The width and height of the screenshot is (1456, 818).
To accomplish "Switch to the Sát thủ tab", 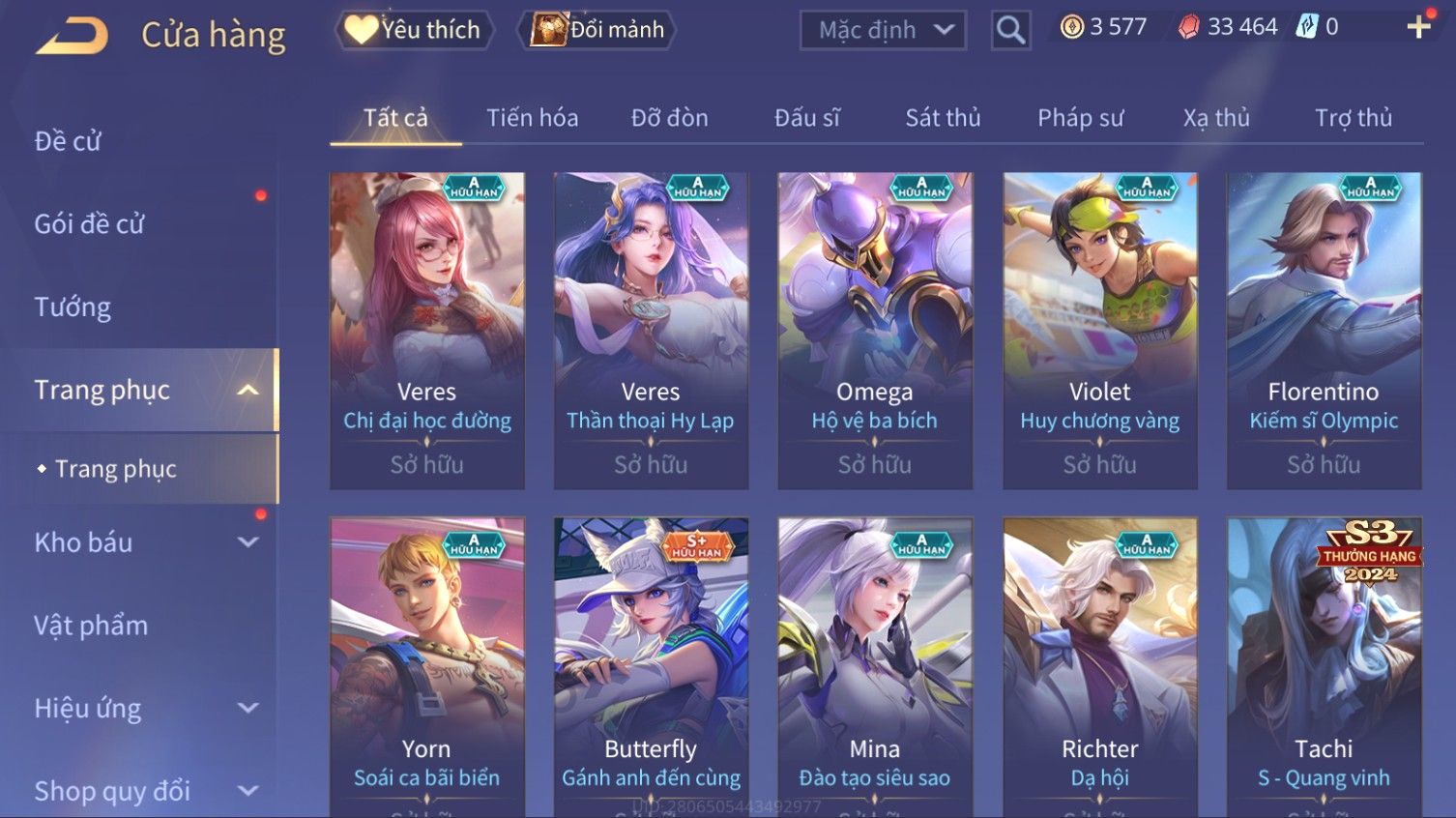I will 943,118.
